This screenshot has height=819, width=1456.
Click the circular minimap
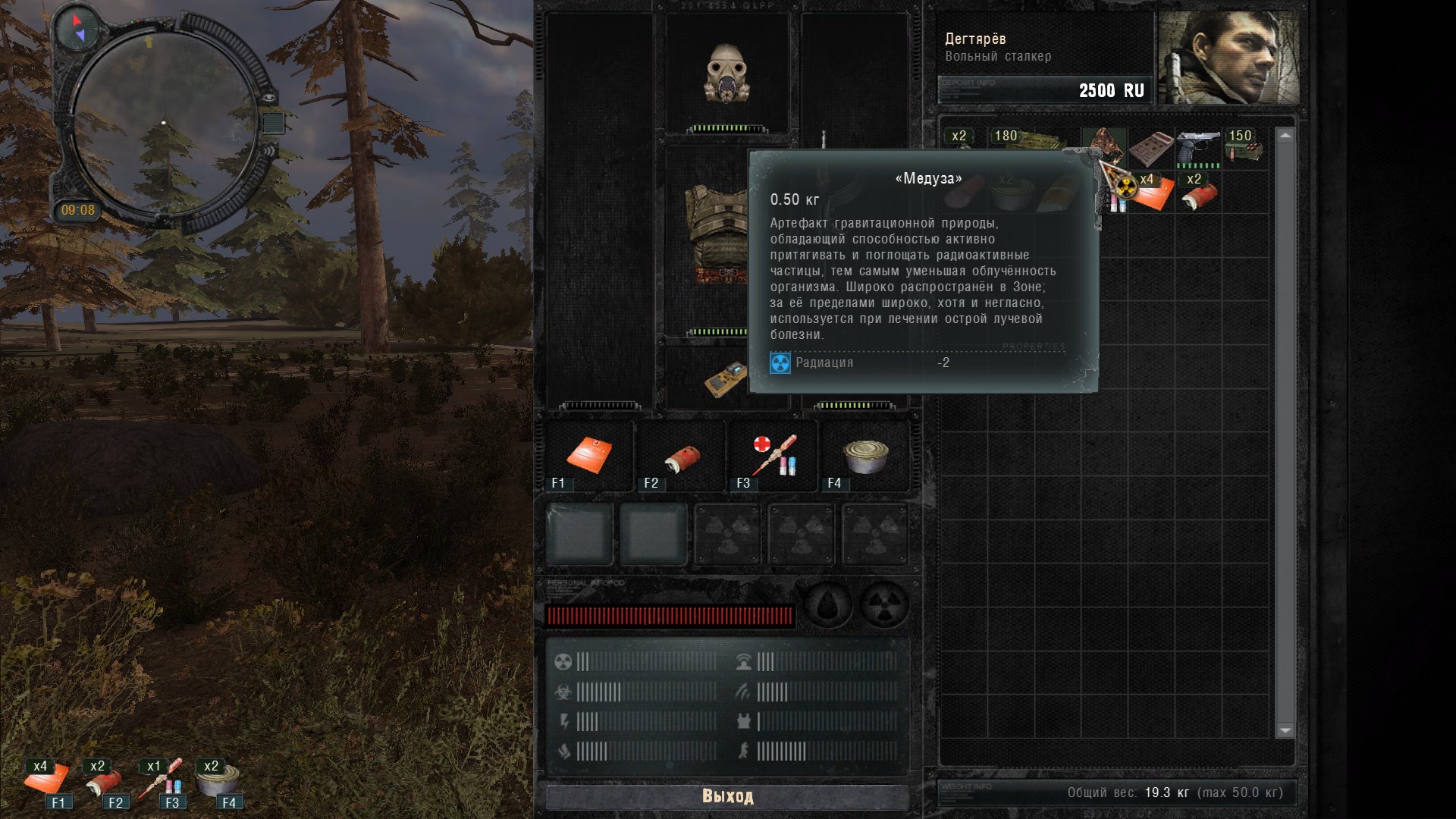tap(164, 121)
